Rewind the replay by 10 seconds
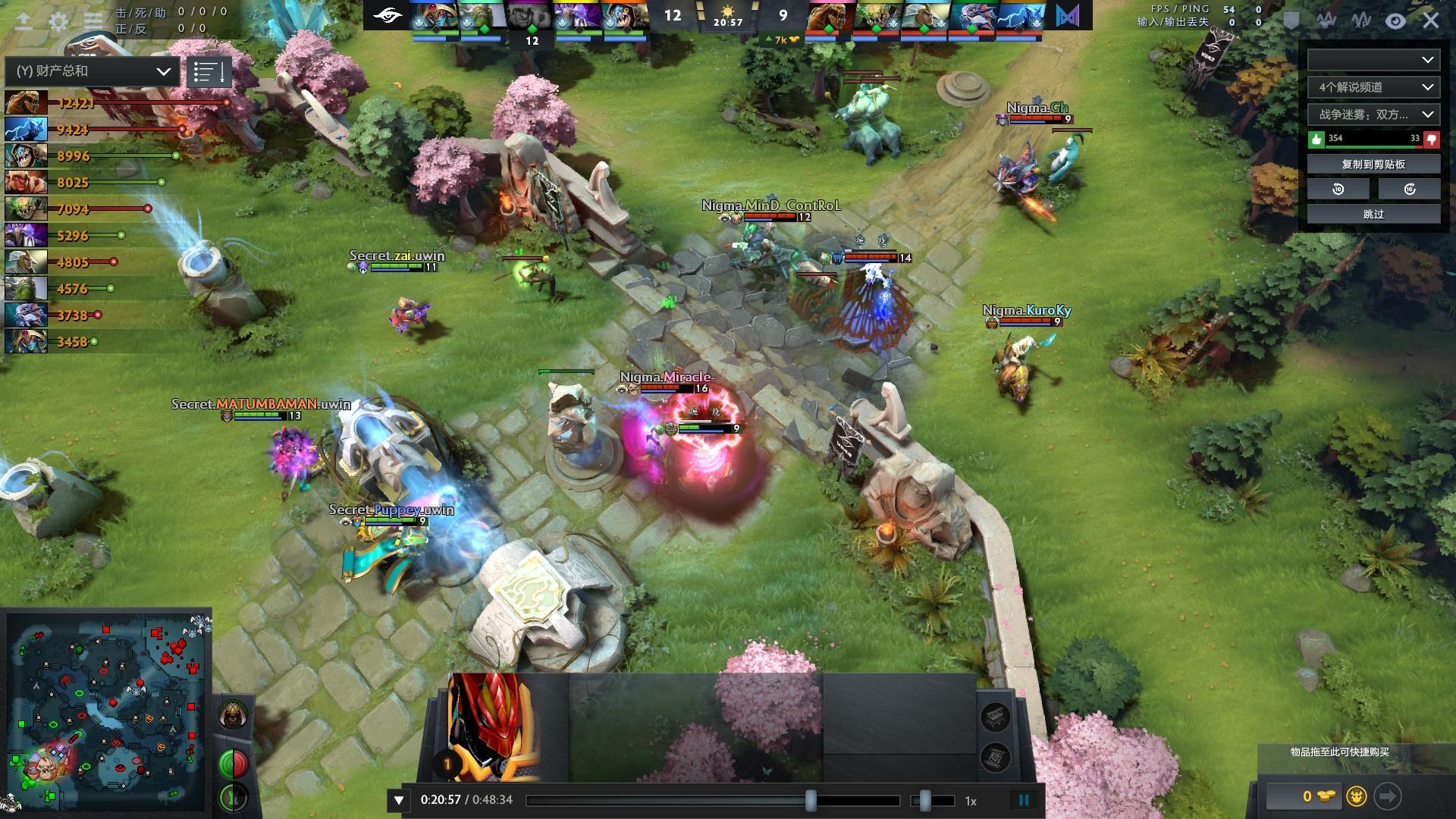The height and width of the screenshot is (819, 1456). coord(1338,189)
